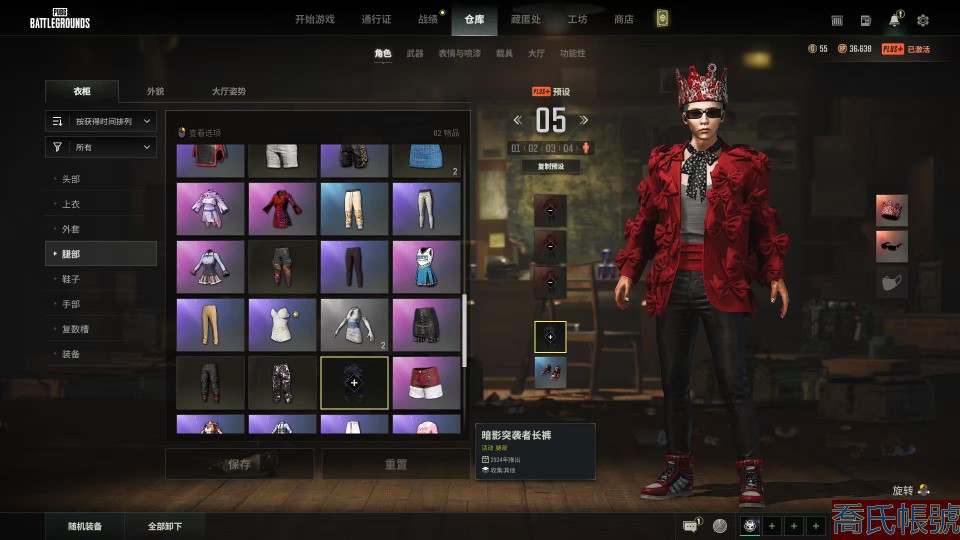Go to the 商店 shop page
The width and height of the screenshot is (960, 540).
624,19
